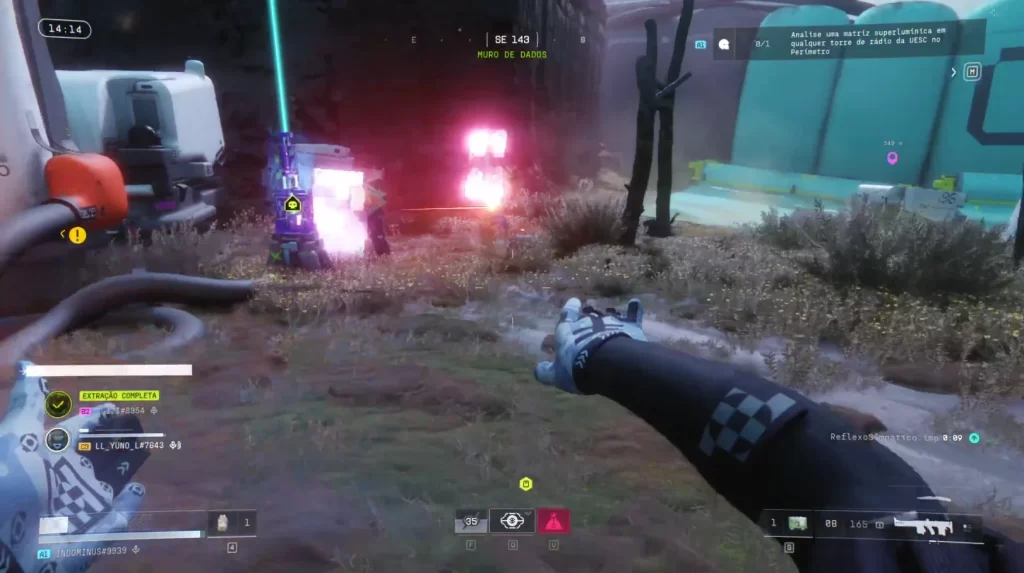Activate the eye-shaped ability icon
The height and width of the screenshot is (573, 1024).
coord(512,520)
